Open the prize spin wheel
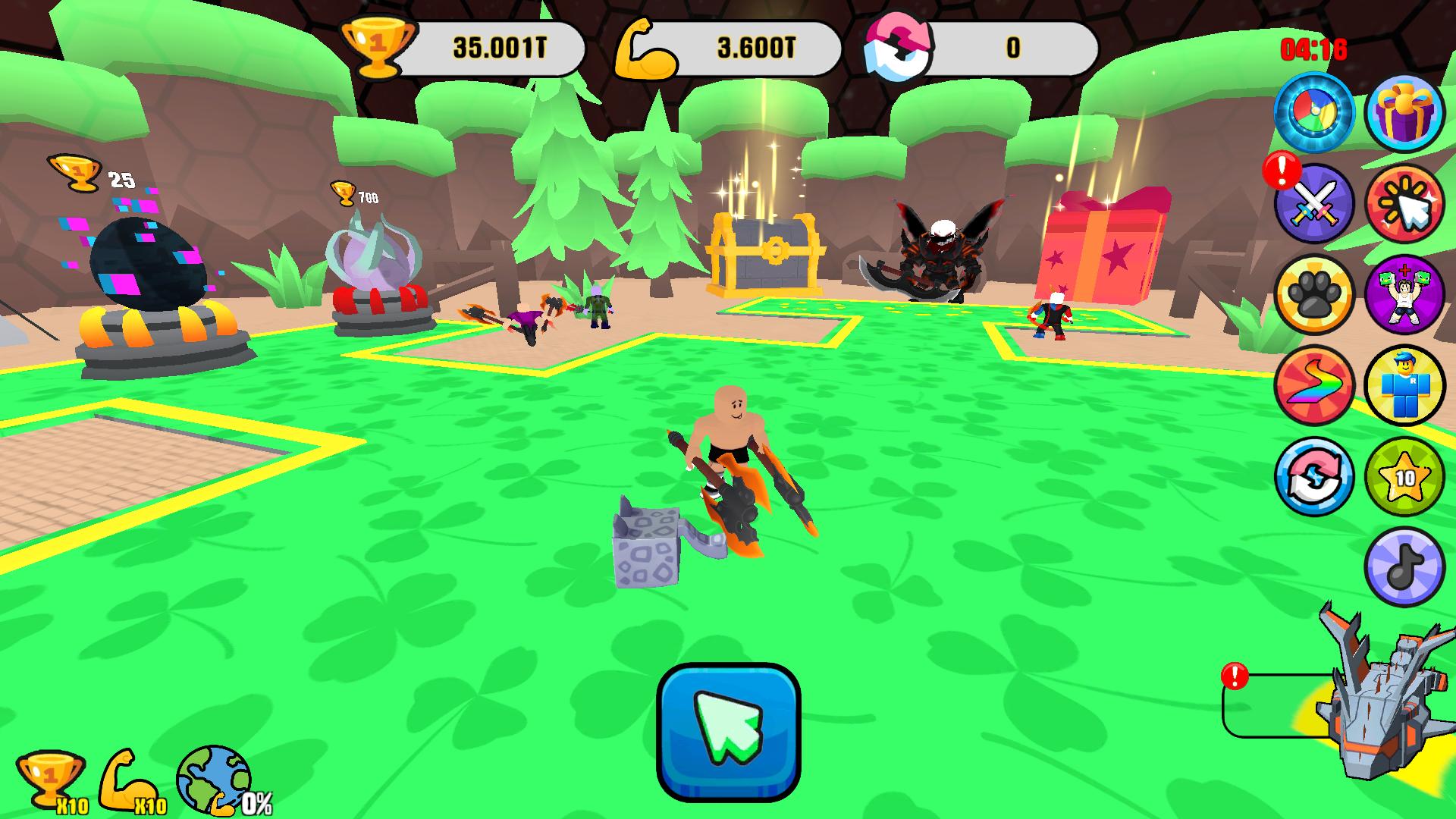The height and width of the screenshot is (819, 1456). point(1316,112)
